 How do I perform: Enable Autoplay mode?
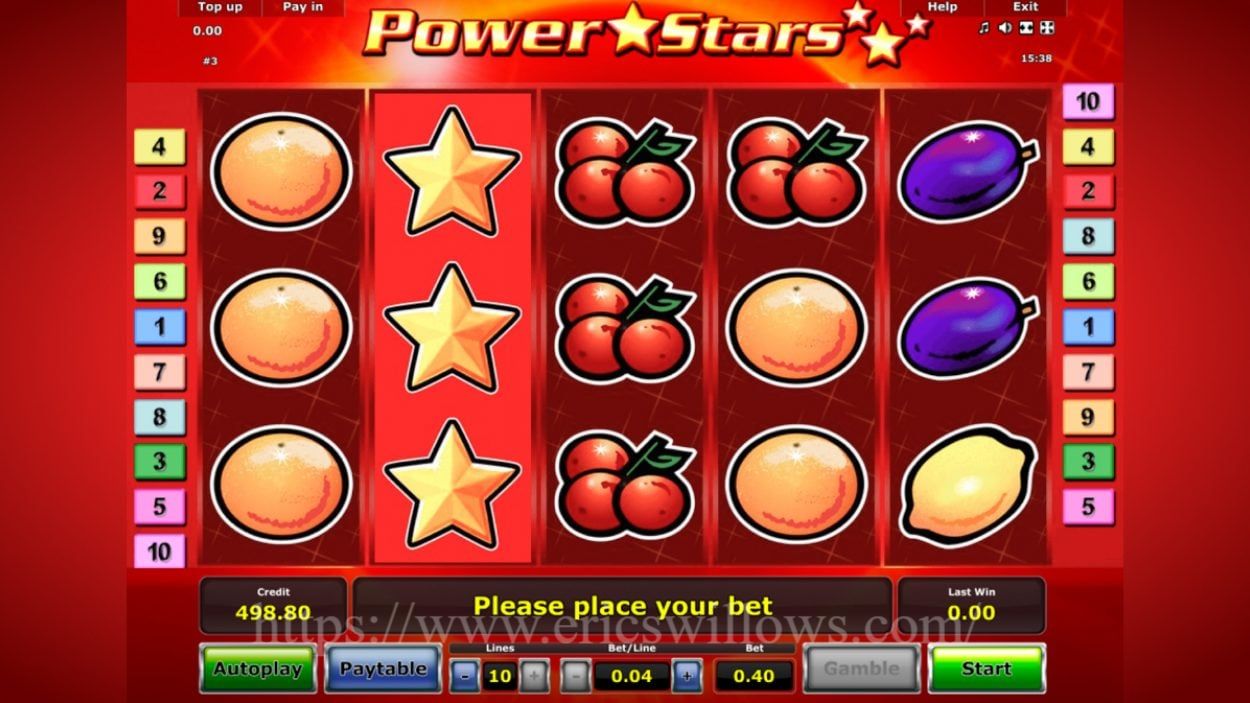[x=257, y=669]
